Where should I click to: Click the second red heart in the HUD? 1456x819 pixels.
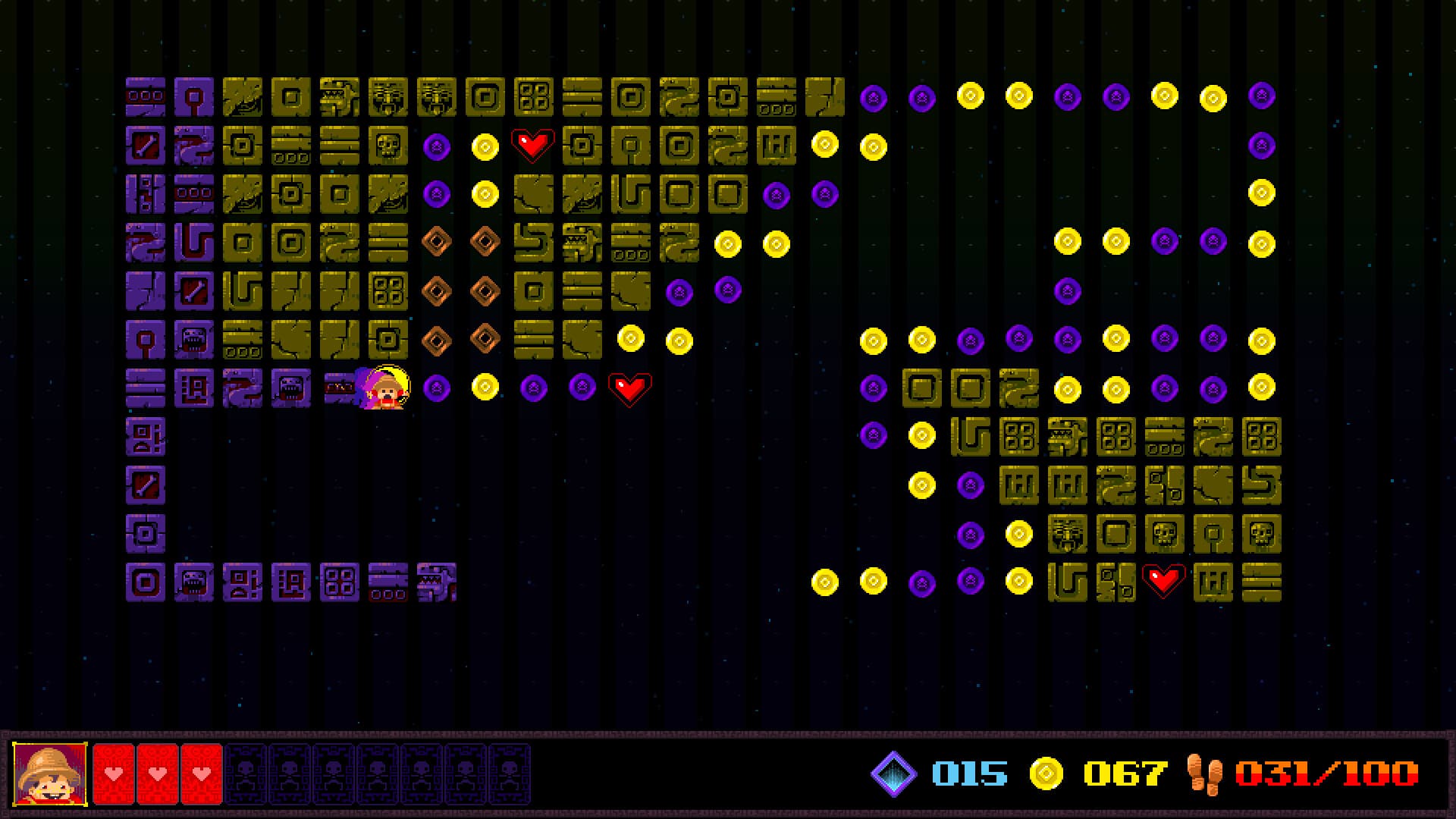pos(156,774)
